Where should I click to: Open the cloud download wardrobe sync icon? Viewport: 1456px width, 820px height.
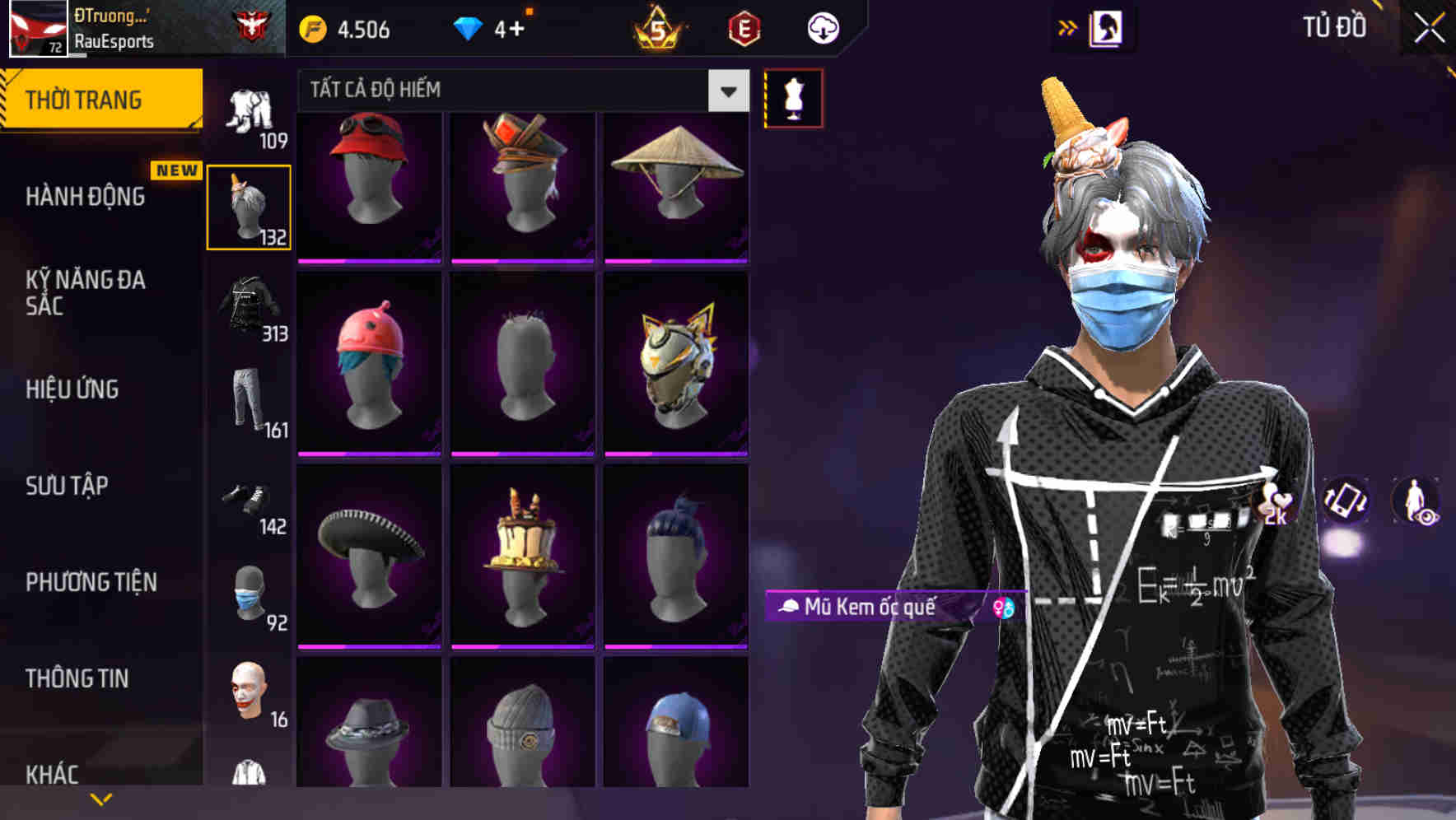822,27
